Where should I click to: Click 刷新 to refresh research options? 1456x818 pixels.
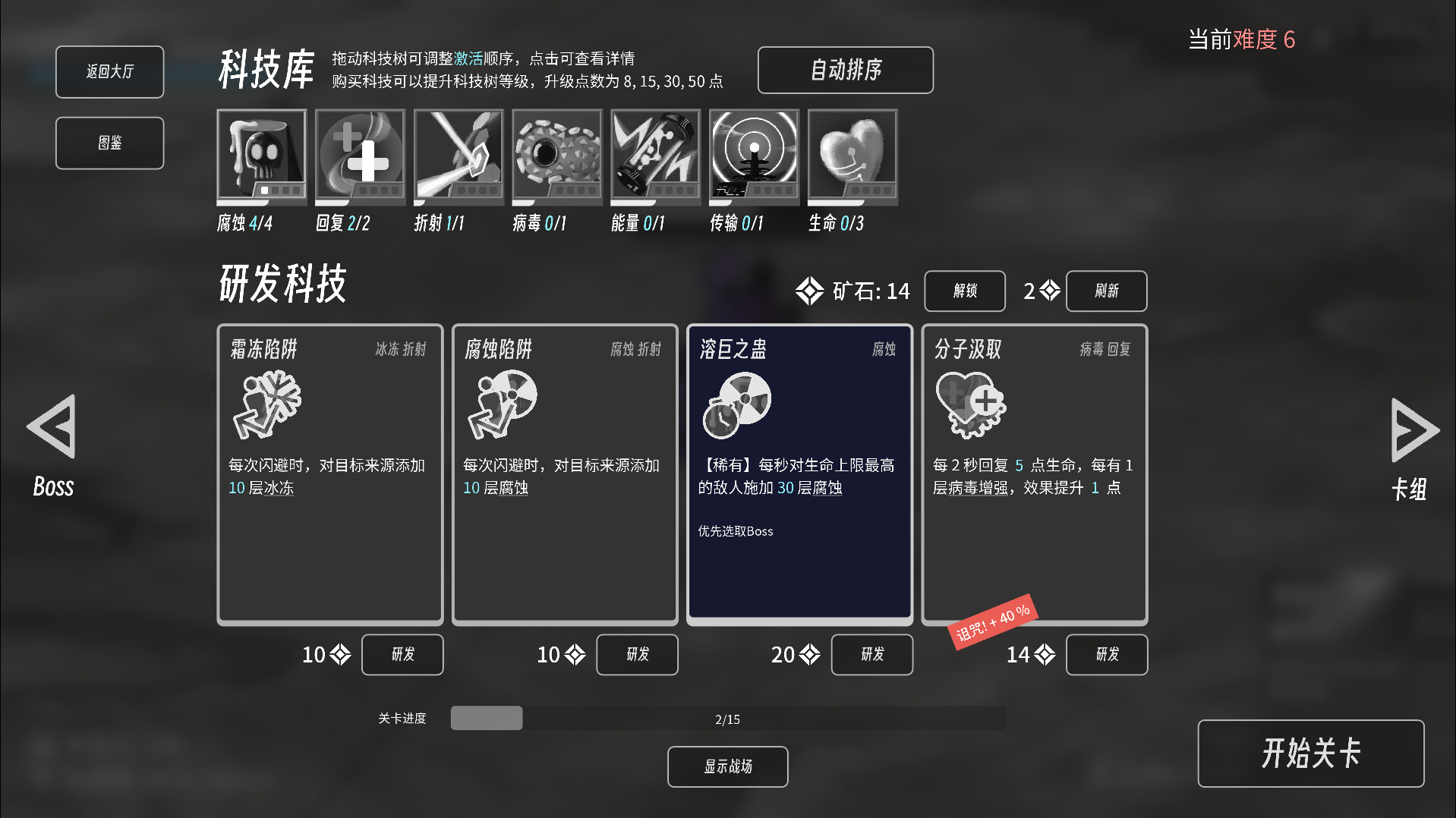pos(1106,291)
